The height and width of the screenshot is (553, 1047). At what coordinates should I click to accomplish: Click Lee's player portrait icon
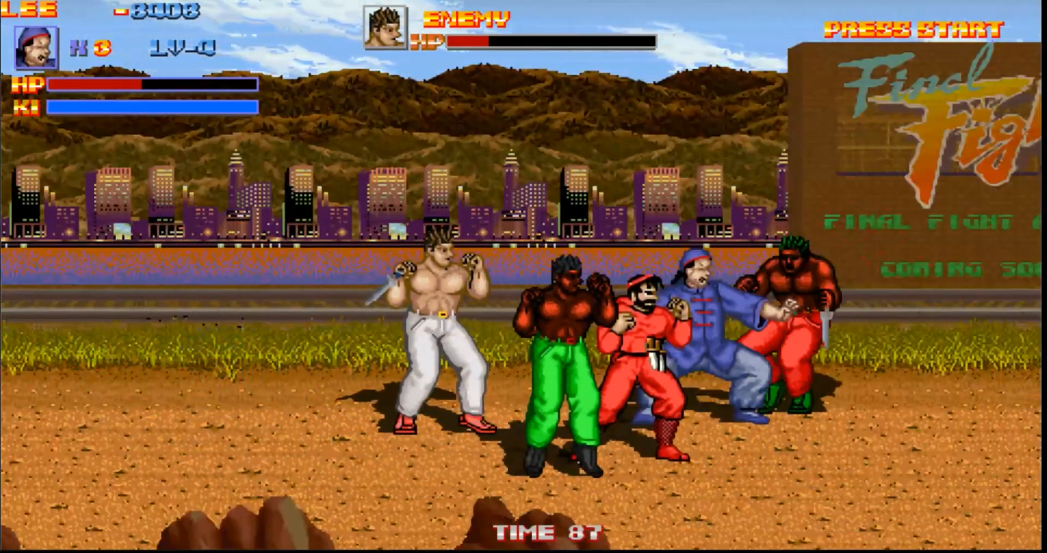click(36, 48)
